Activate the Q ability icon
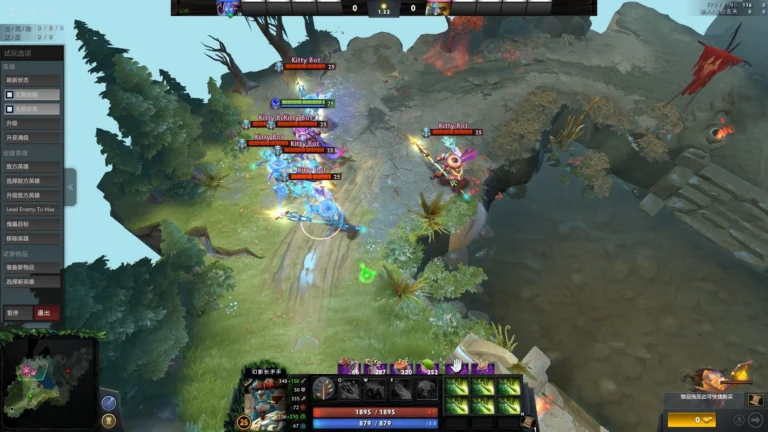The height and width of the screenshot is (432, 768). click(x=350, y=388)
